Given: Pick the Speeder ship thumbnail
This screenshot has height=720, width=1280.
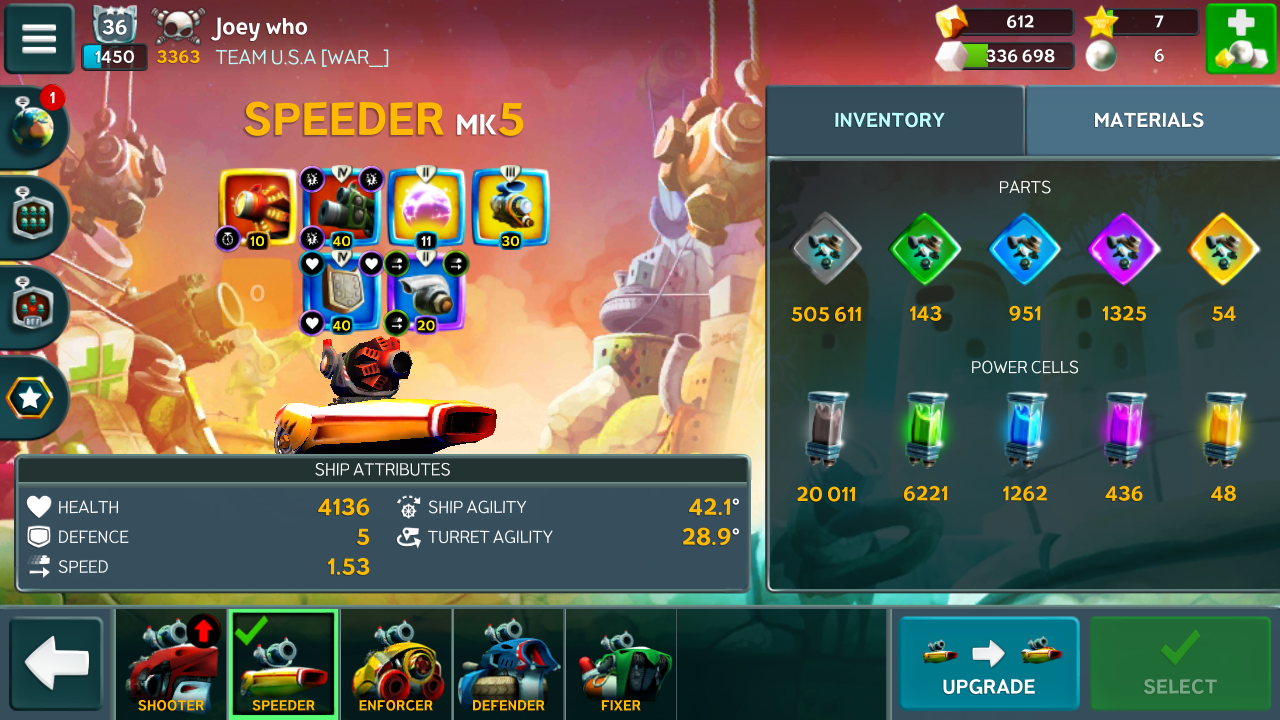Looking at the screenshot, I should (283, 665).
